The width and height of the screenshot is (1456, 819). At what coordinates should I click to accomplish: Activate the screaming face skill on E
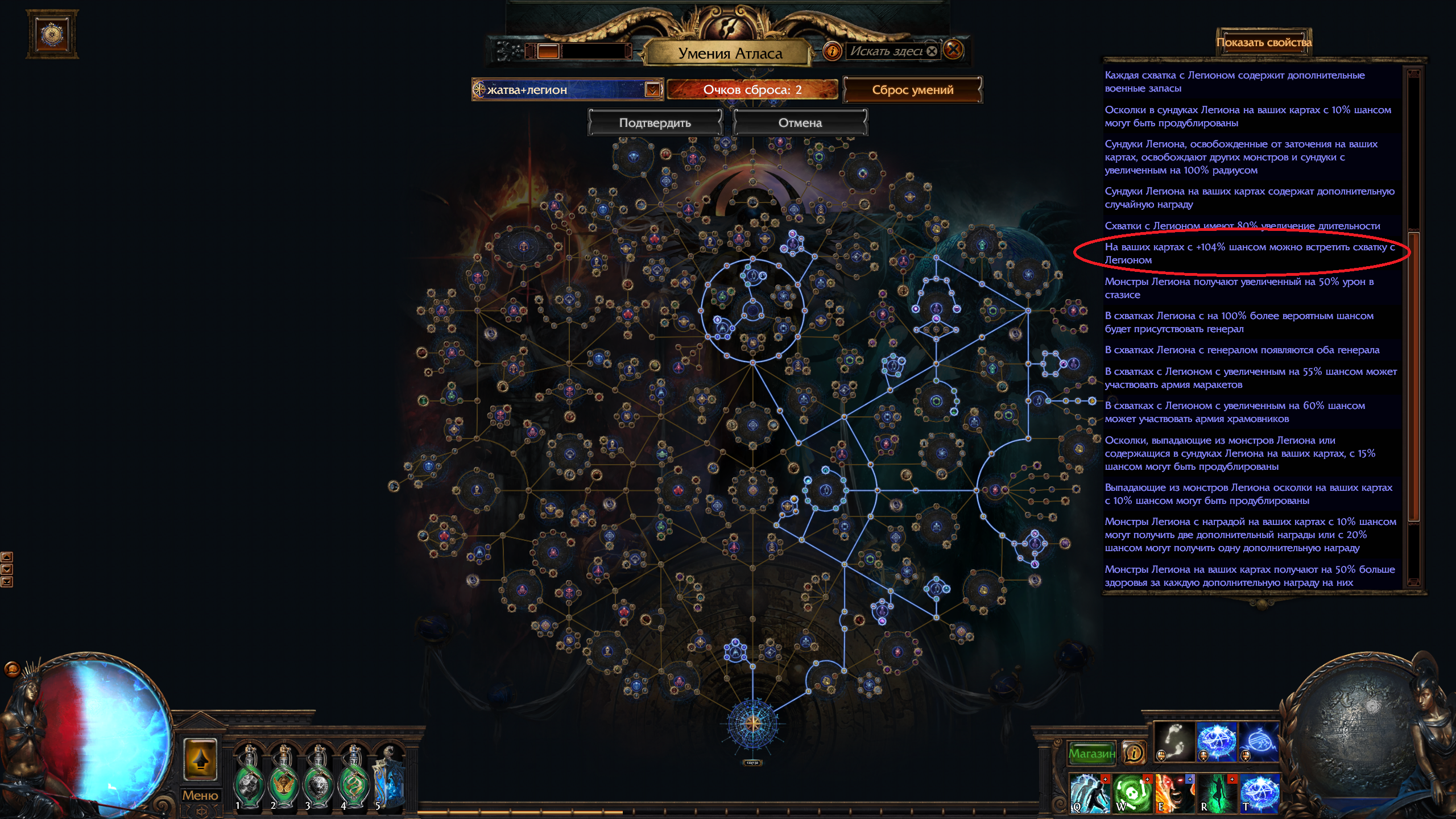(x=1174, y=792)
